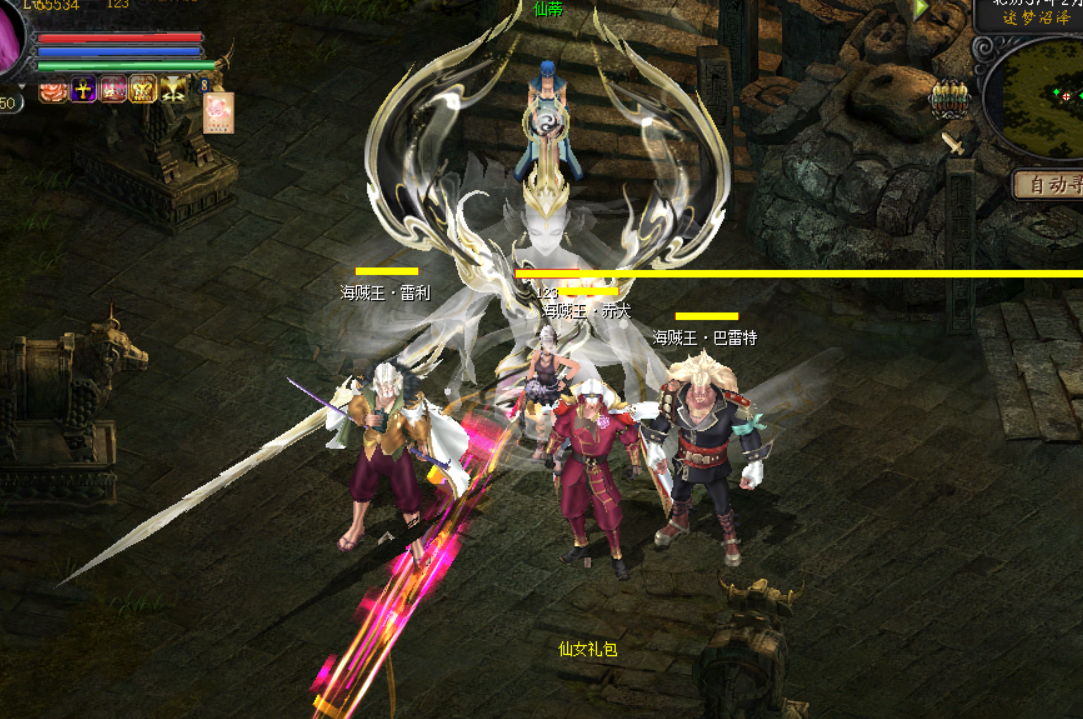The image size is (1083, 719).
Task: Open the four-figure team icon
Action: pyautogui.click(x=950, y=99)
